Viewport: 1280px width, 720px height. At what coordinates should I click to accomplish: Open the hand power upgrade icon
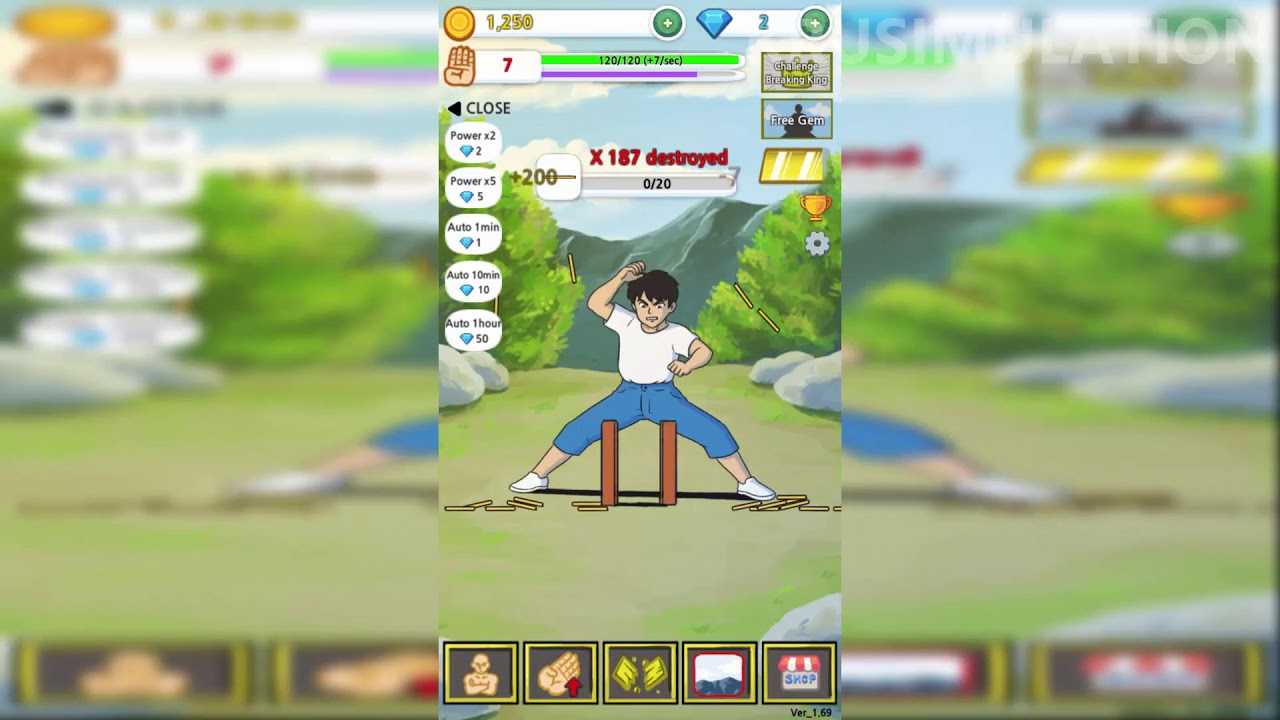pos(560,672)
